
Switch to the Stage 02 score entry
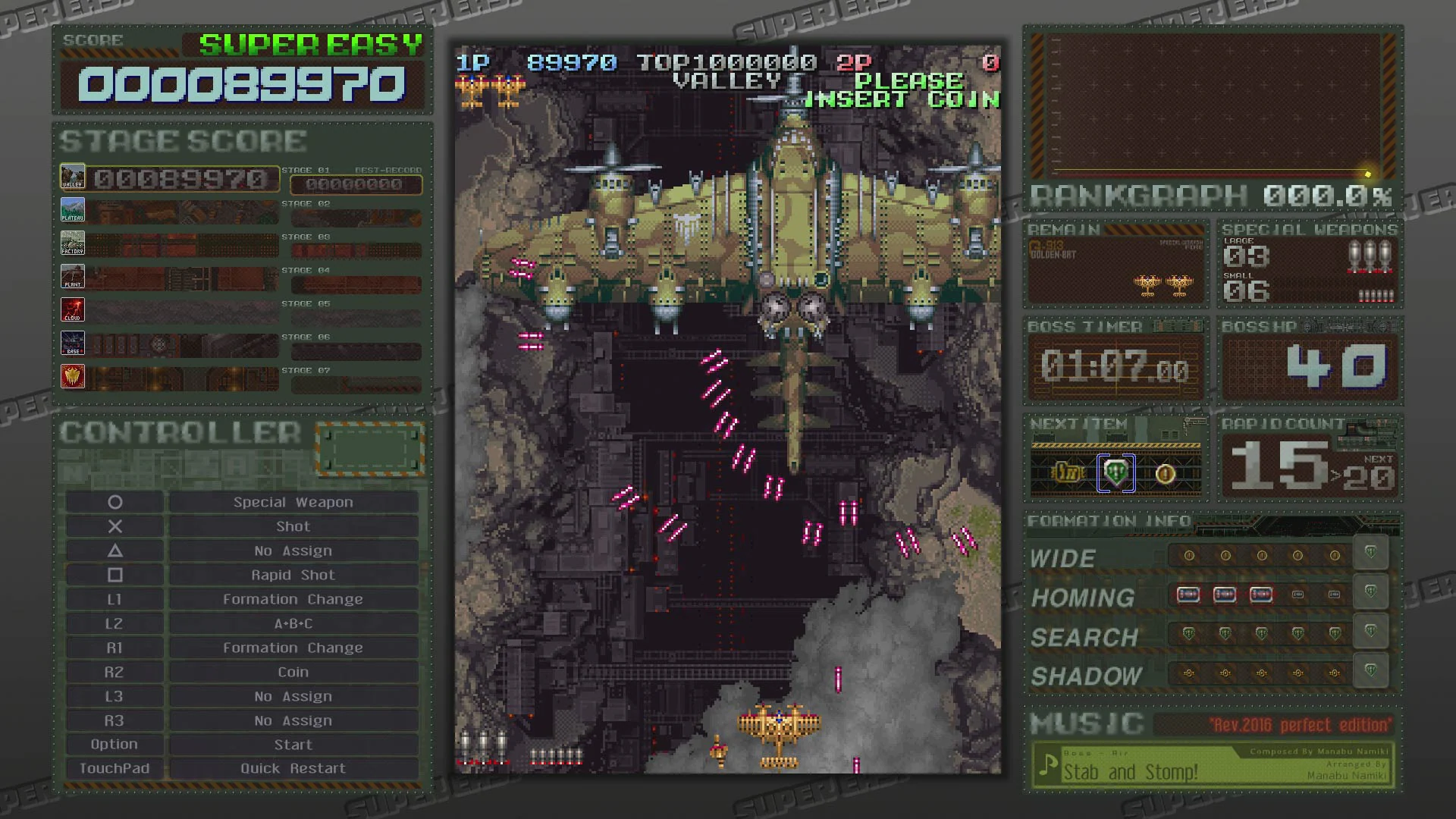point(356,218)
